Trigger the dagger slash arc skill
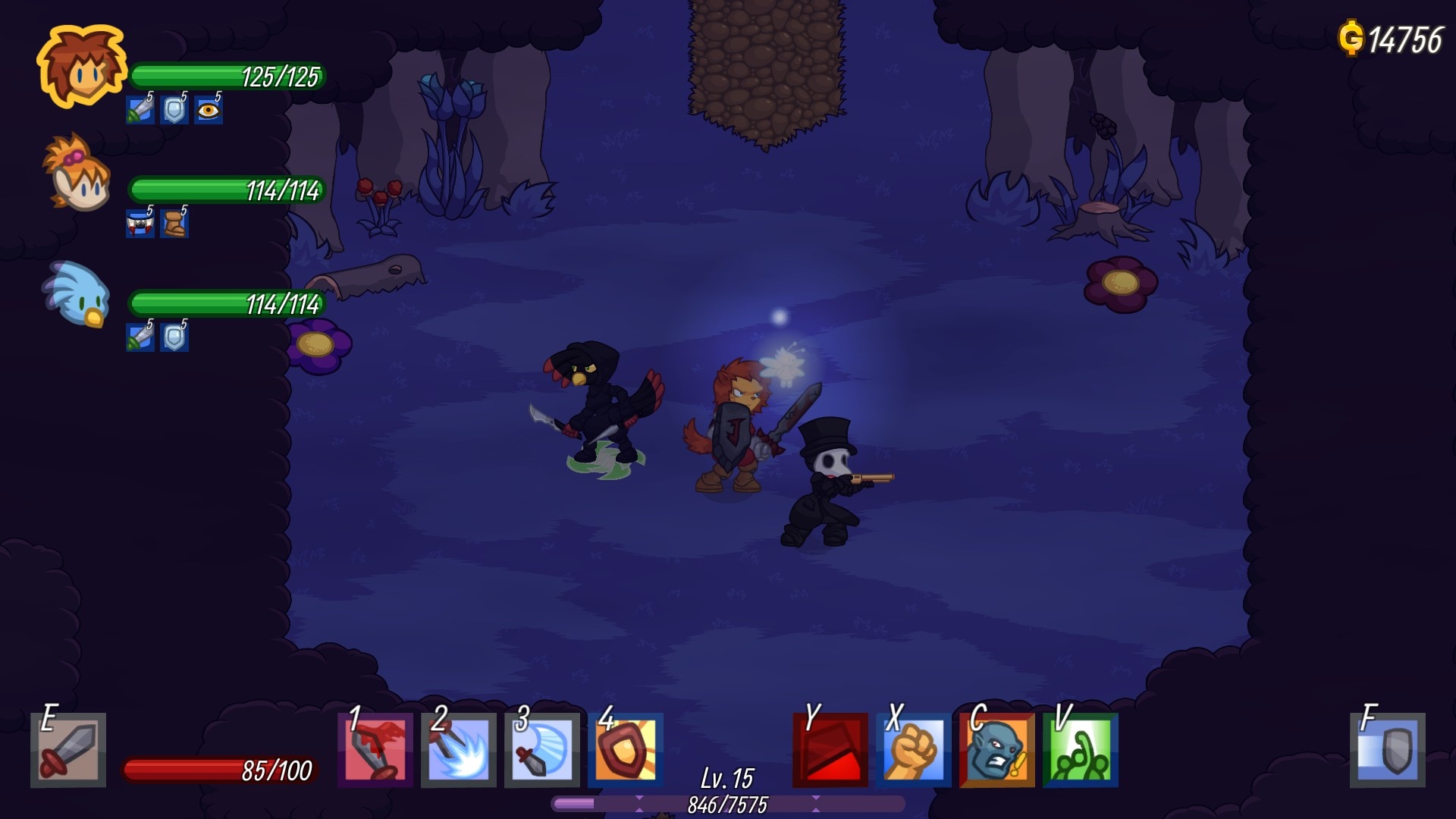Image resolution: width=1456 pixels, height=819 pixels. (x=542, y=750)
